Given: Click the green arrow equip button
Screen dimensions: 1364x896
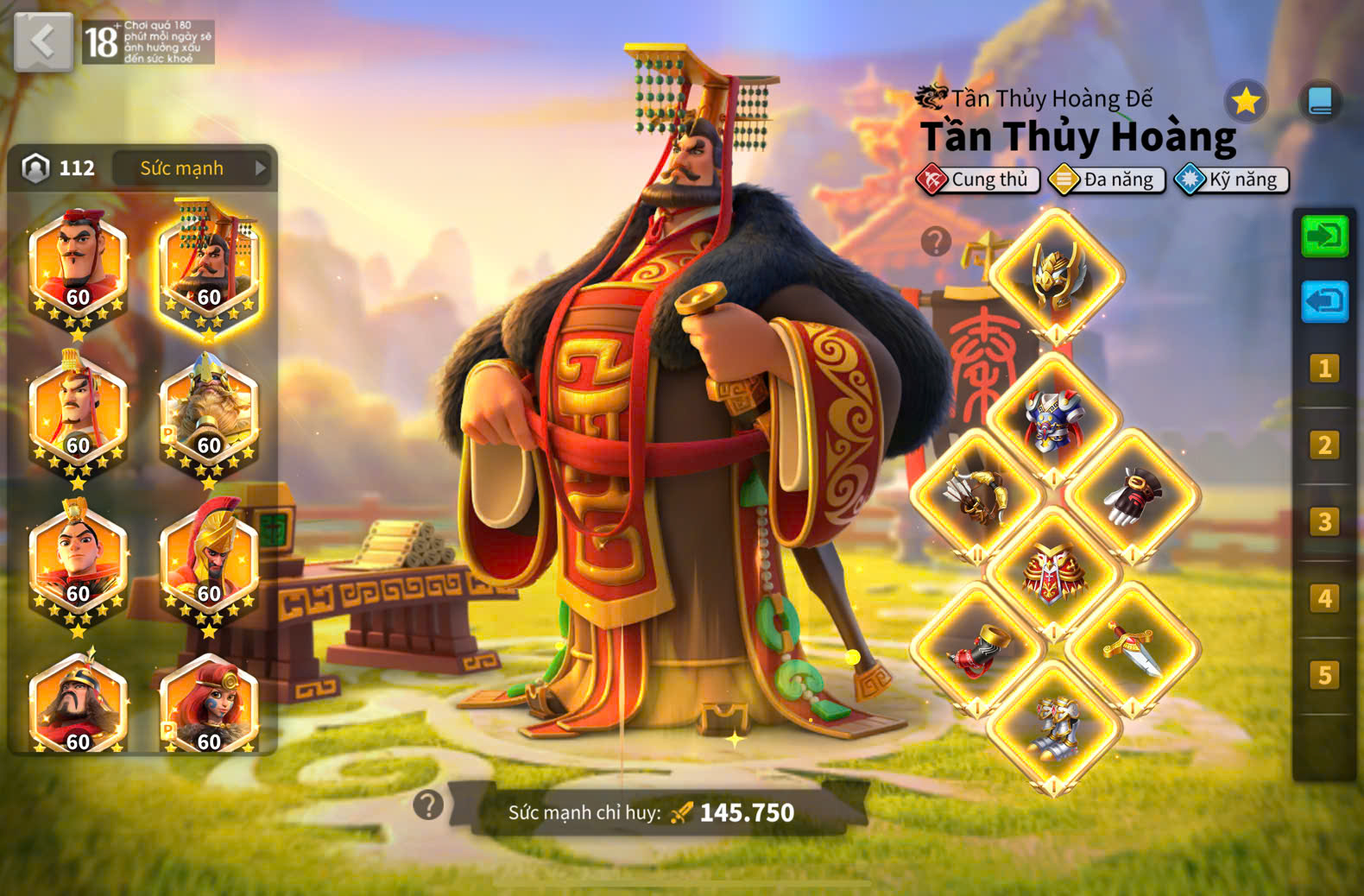Looking at the screenshot, I should click(1324, 236).
